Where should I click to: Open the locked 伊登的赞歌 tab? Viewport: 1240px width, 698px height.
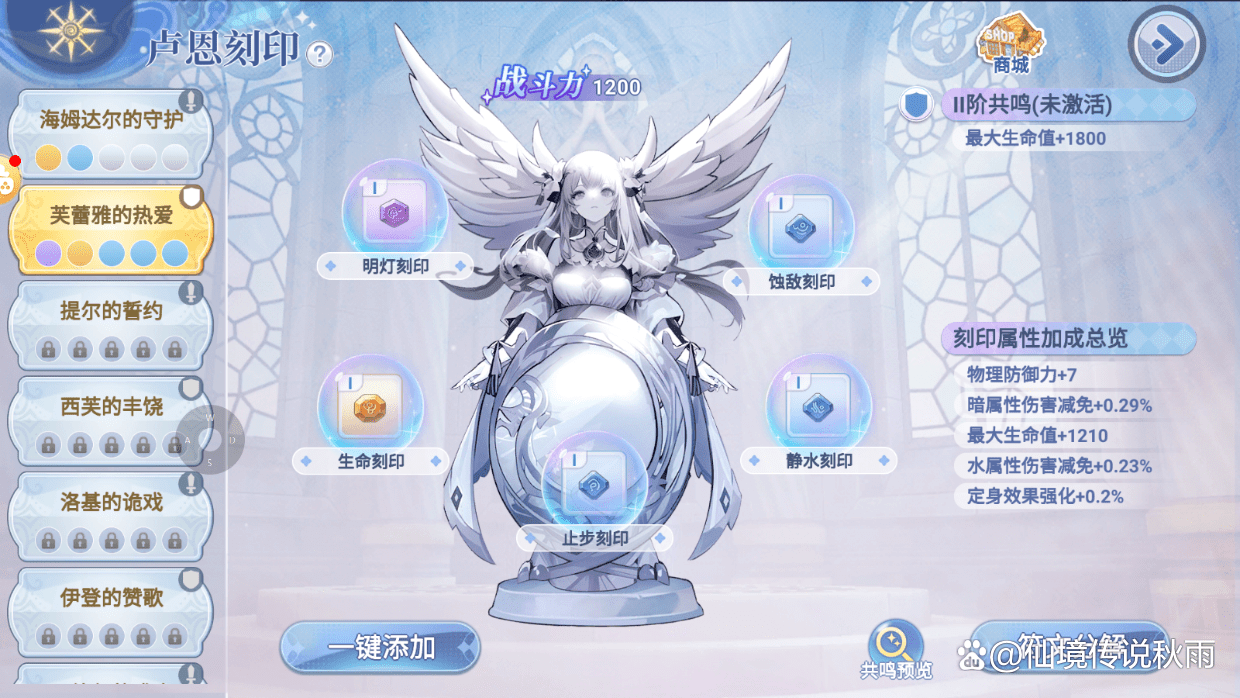click(110, 612)
